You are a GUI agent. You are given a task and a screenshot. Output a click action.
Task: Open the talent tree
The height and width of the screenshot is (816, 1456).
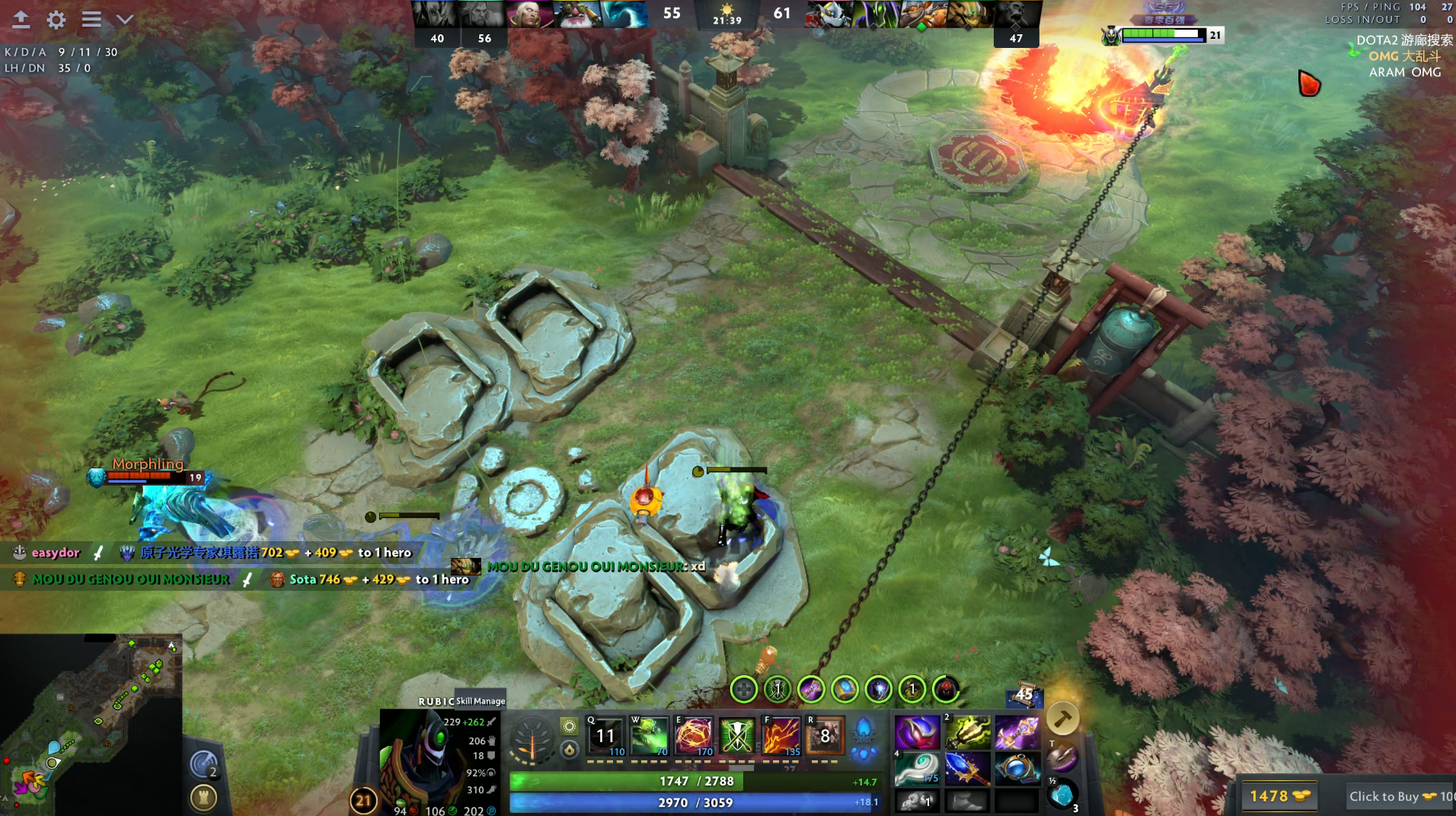coord(532,738)
